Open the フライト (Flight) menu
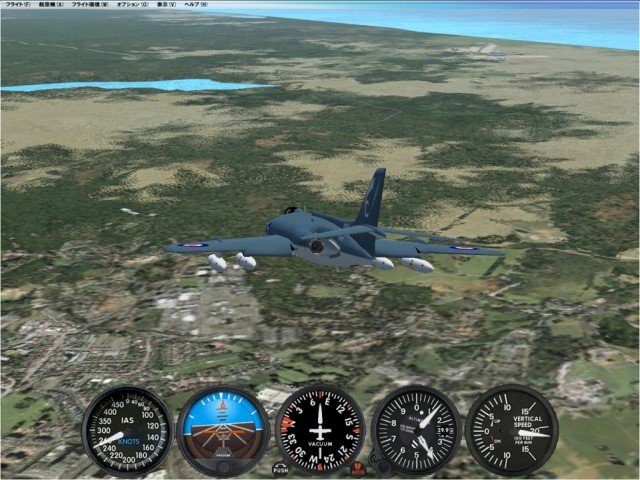The width and height of the screenshot is (640, 480). 17,4
